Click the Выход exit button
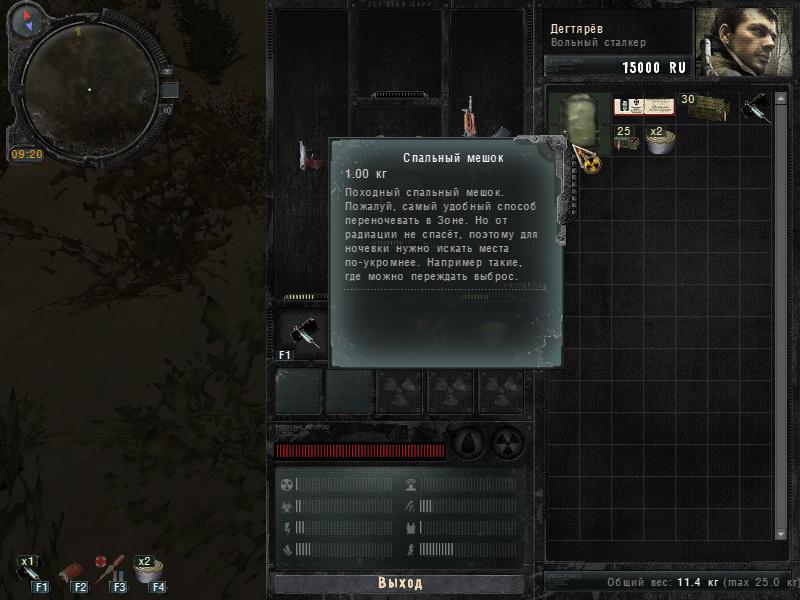Screen dimensions: 800x600 coord(399,583)
